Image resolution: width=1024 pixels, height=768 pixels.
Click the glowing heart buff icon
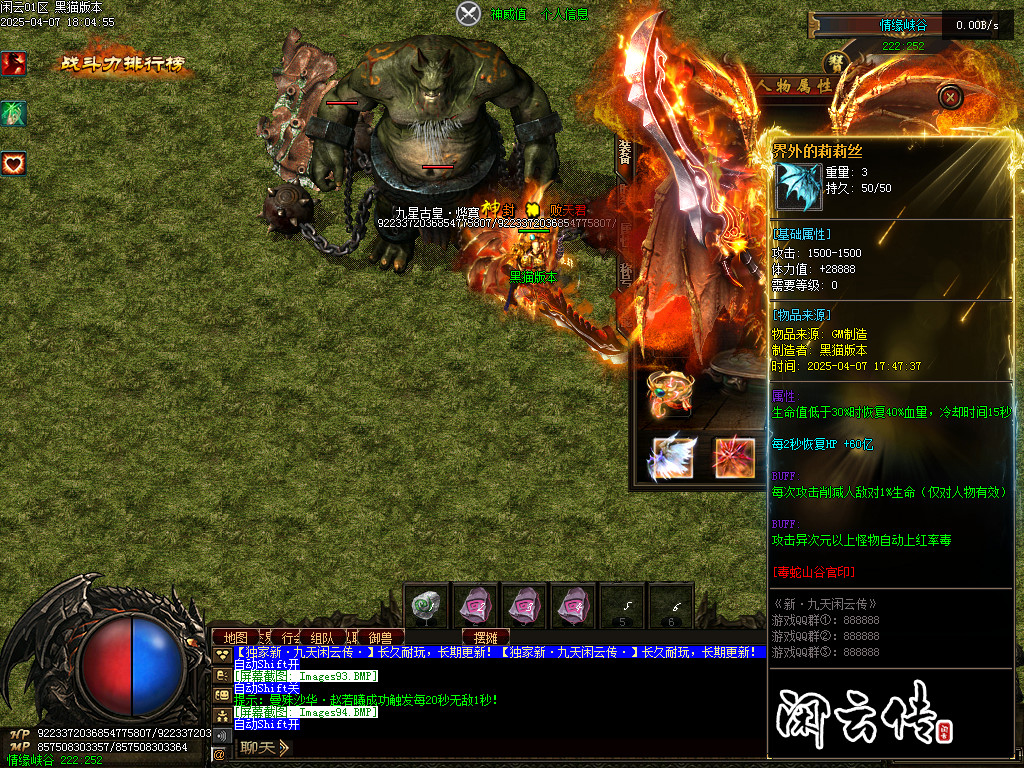click(x=13, y=162)
